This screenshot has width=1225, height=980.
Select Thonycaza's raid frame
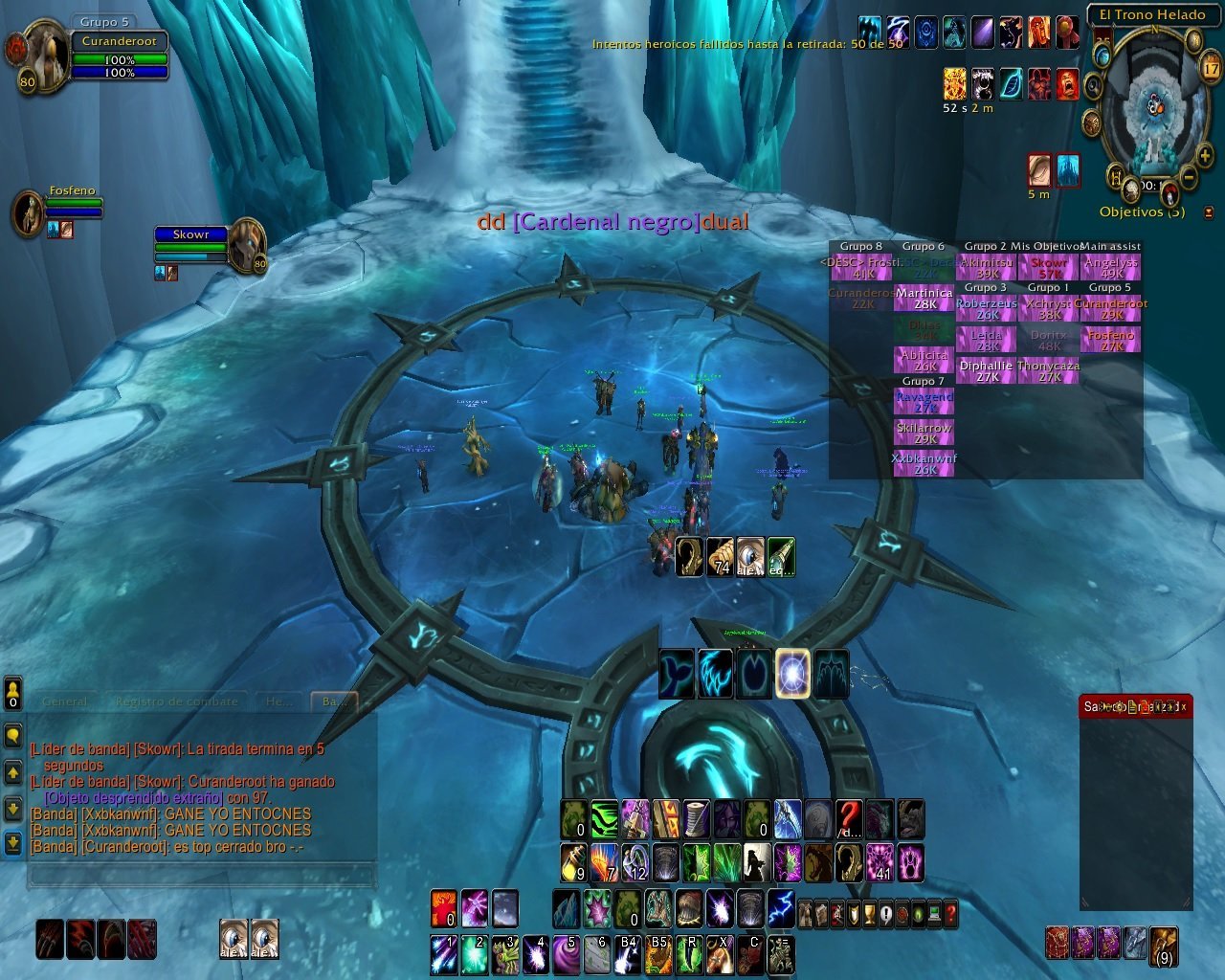(1049, 370)
